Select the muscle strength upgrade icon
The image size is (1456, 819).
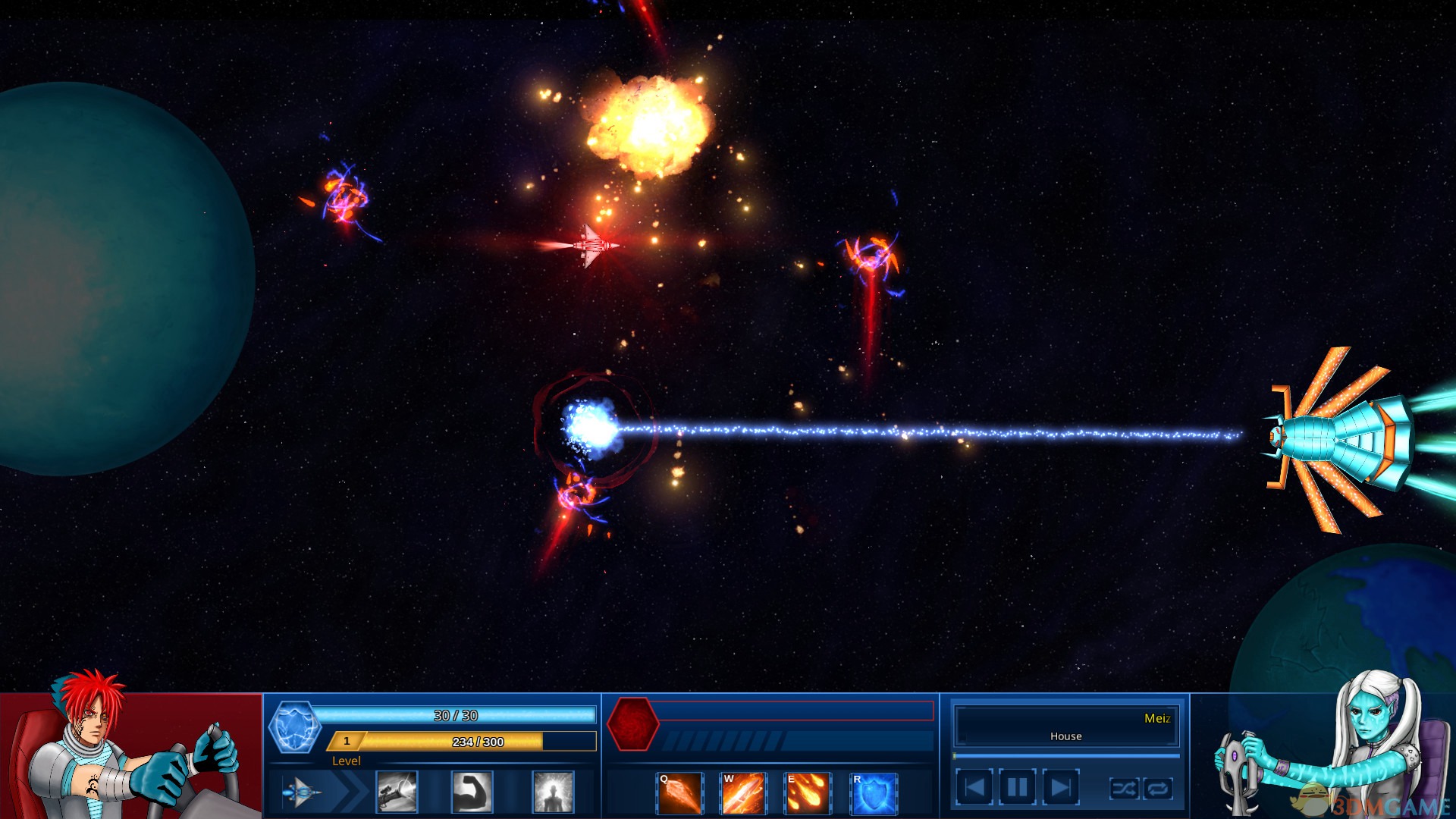[x=472, y=791]
